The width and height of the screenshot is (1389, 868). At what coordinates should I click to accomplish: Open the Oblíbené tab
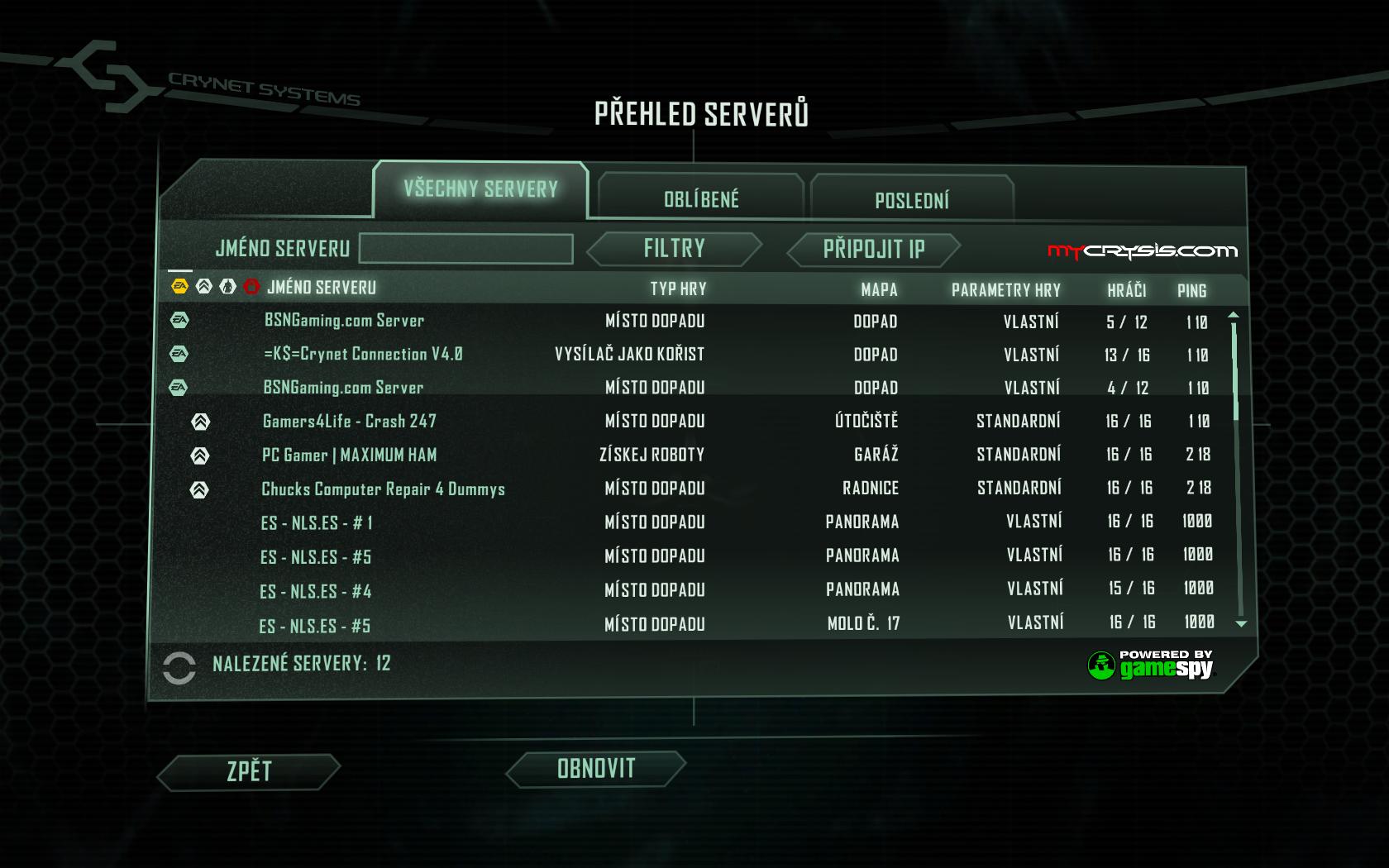[x=701, y=199]
